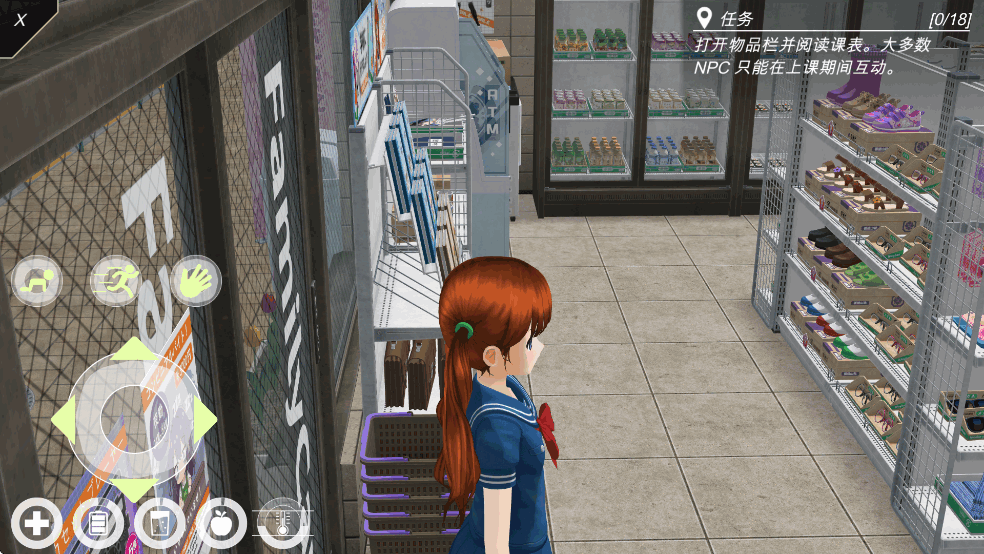The height and width of the screenshot is (554, 984).
Task: Open the health plus status icon
Action: pyautogui.click(x=37, y=523)
